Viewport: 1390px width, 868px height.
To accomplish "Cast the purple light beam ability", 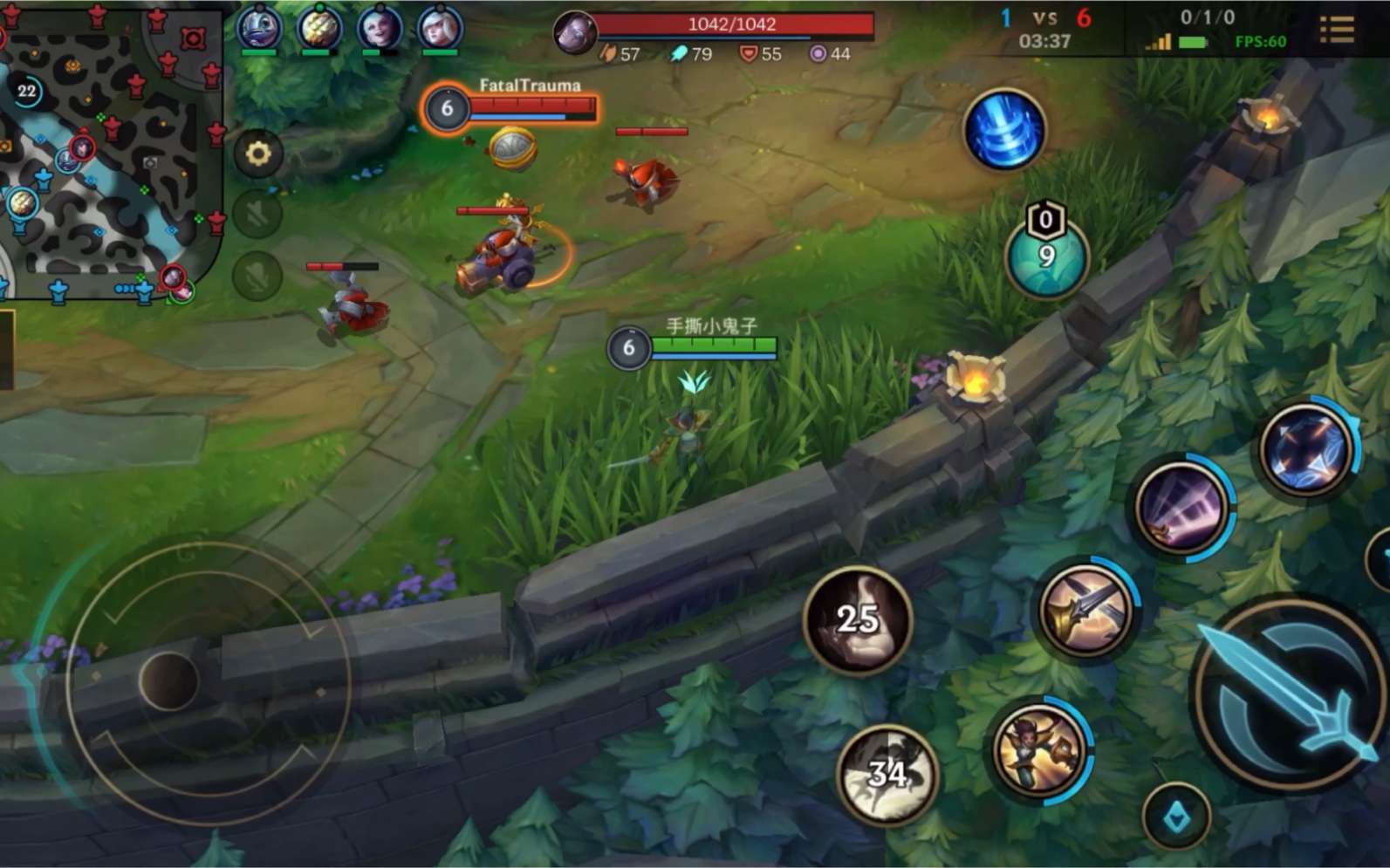I will point(1181,508).
